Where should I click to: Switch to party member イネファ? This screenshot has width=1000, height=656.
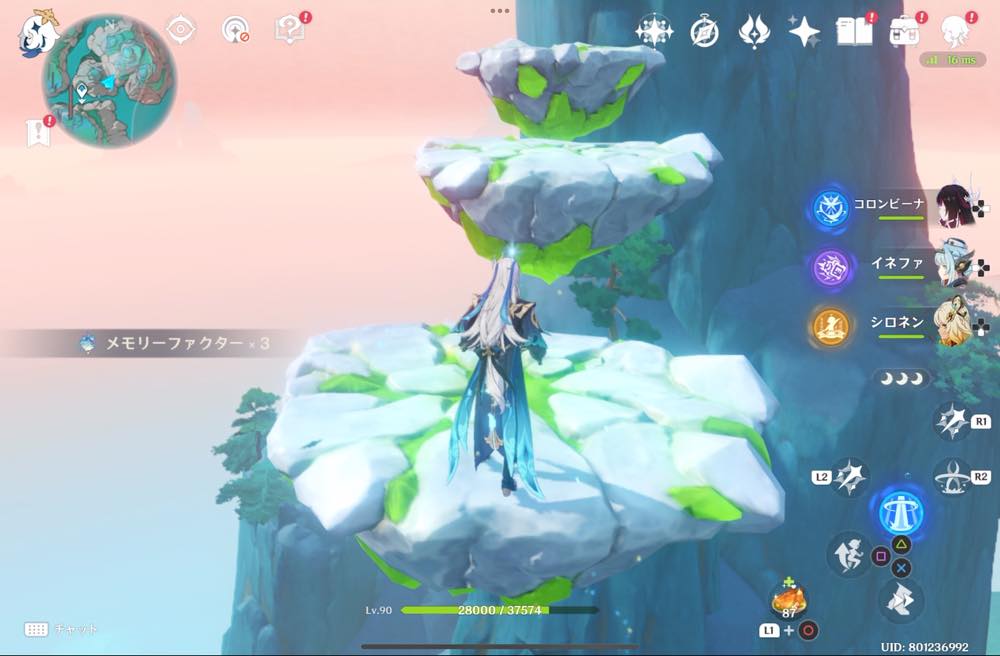(957, 263)
